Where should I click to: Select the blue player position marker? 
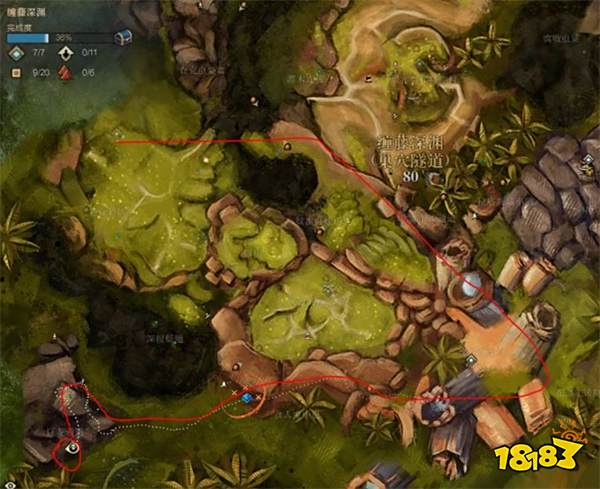247,399
